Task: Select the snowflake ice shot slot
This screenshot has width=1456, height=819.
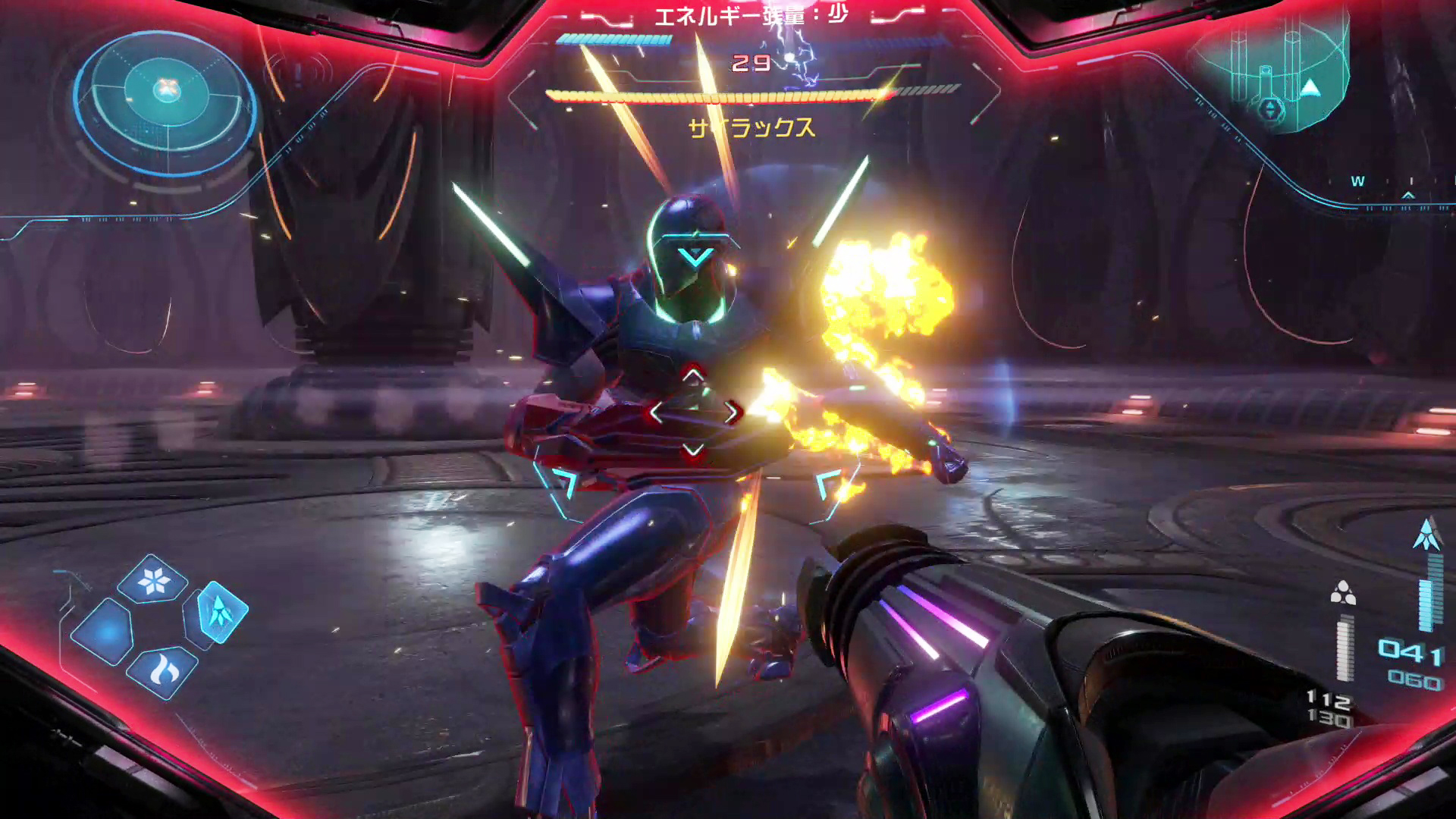Action: coord(153,580)
